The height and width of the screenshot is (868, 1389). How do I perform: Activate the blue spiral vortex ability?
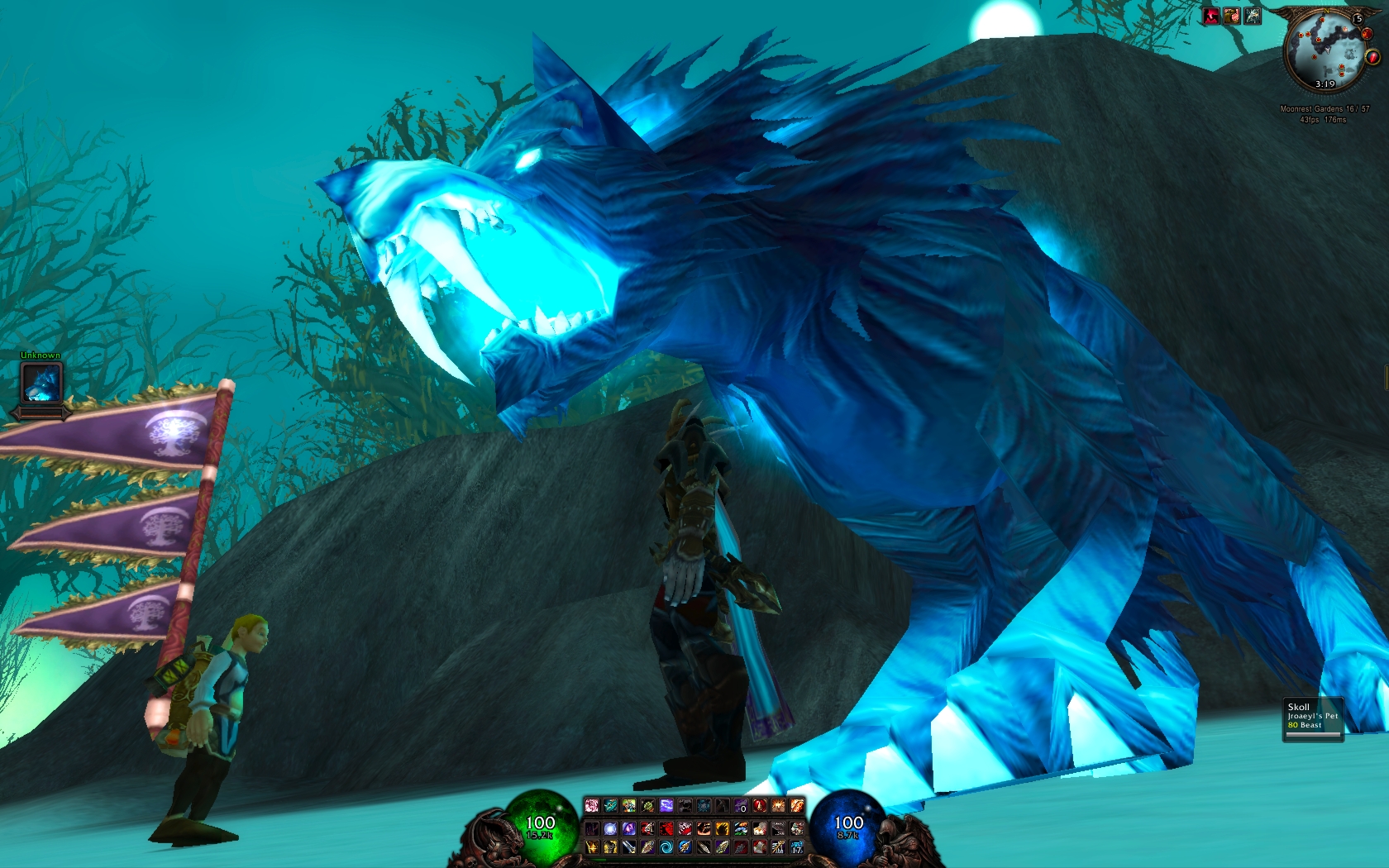[666, 847]
